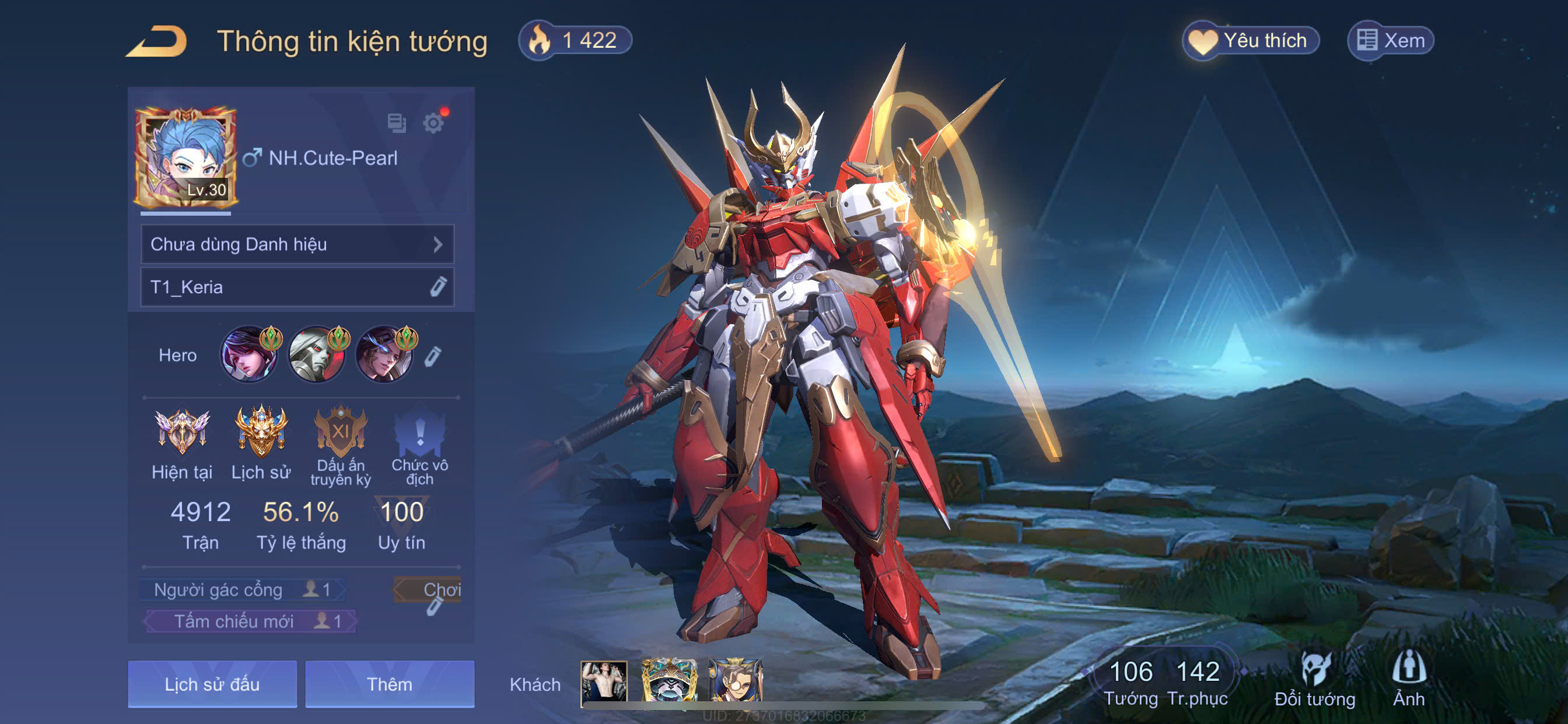Go back using the gold arrow

(x=157, y=41)
